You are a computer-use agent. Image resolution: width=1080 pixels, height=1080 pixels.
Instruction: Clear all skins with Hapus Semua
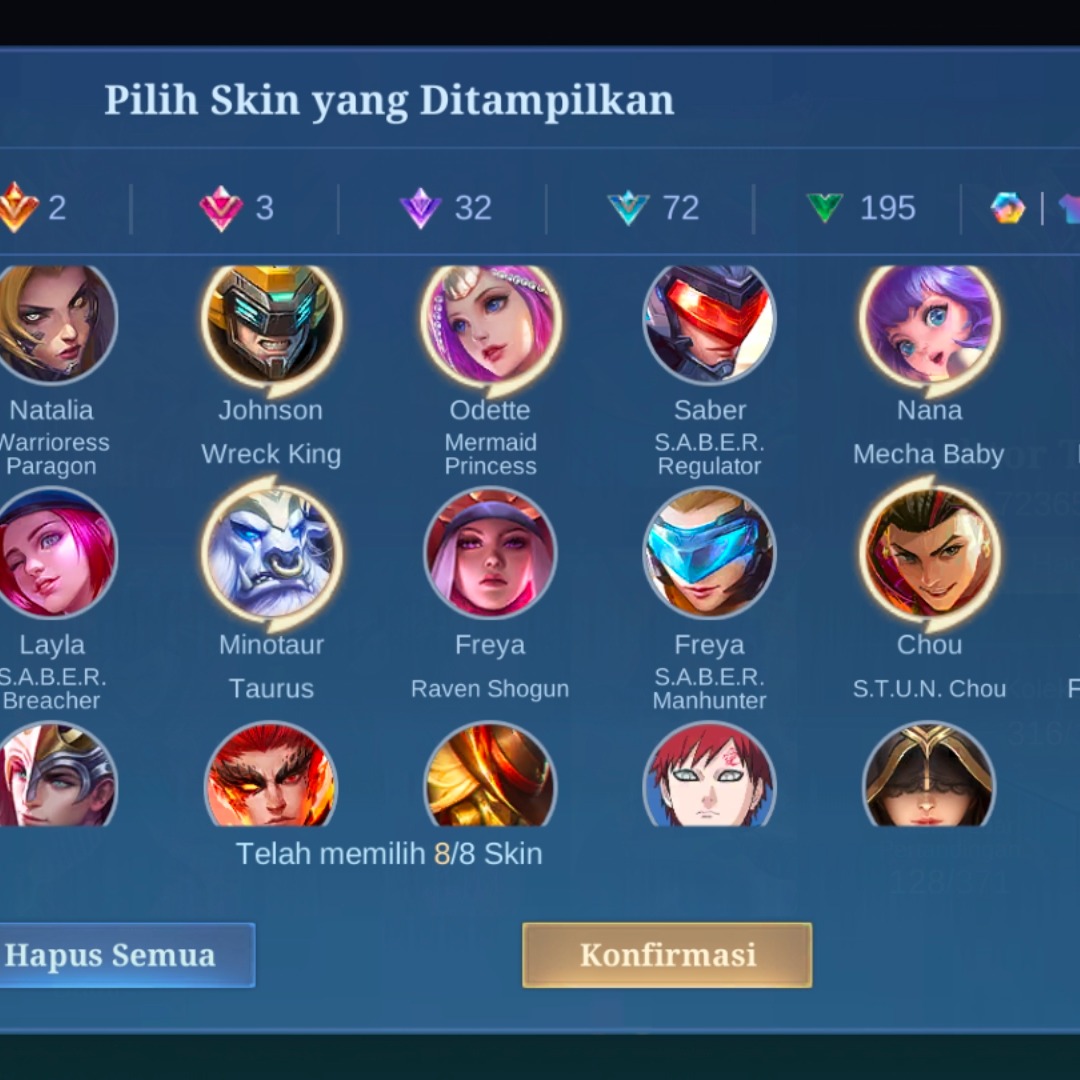(x=115, y=955)
